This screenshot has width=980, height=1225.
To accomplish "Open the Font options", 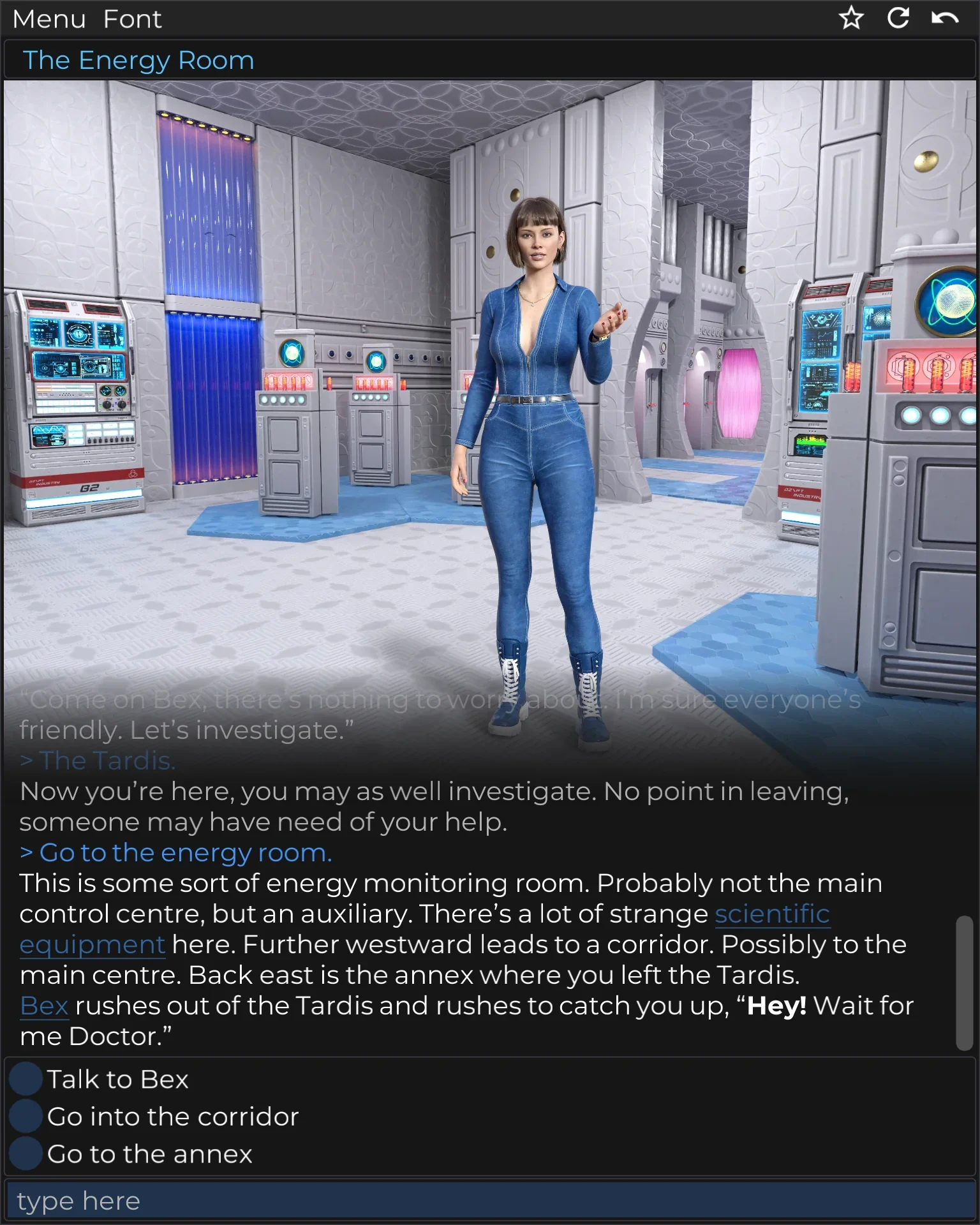I will click(133, 19).
